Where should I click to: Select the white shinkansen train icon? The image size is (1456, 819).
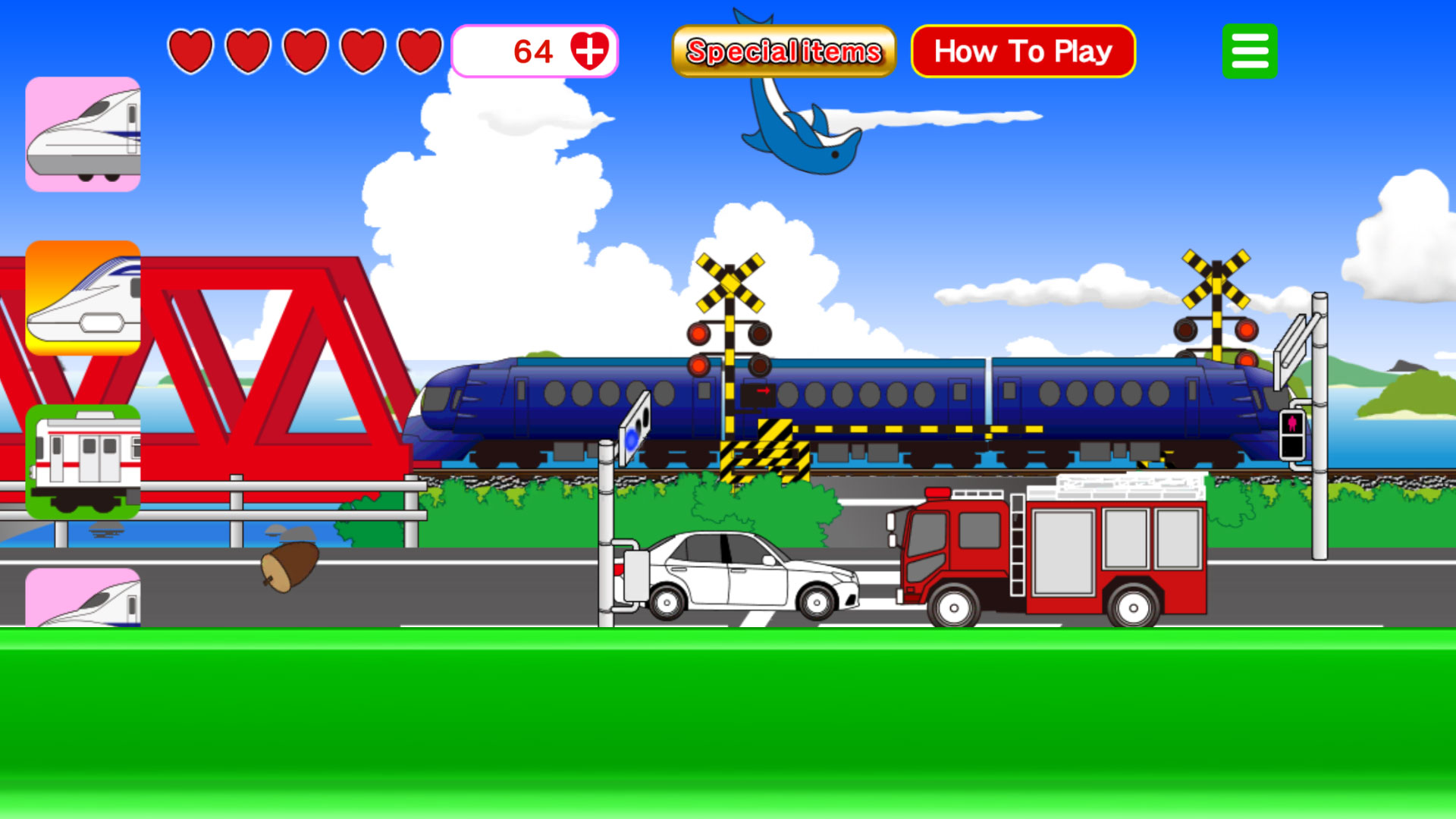click(83, 133)
